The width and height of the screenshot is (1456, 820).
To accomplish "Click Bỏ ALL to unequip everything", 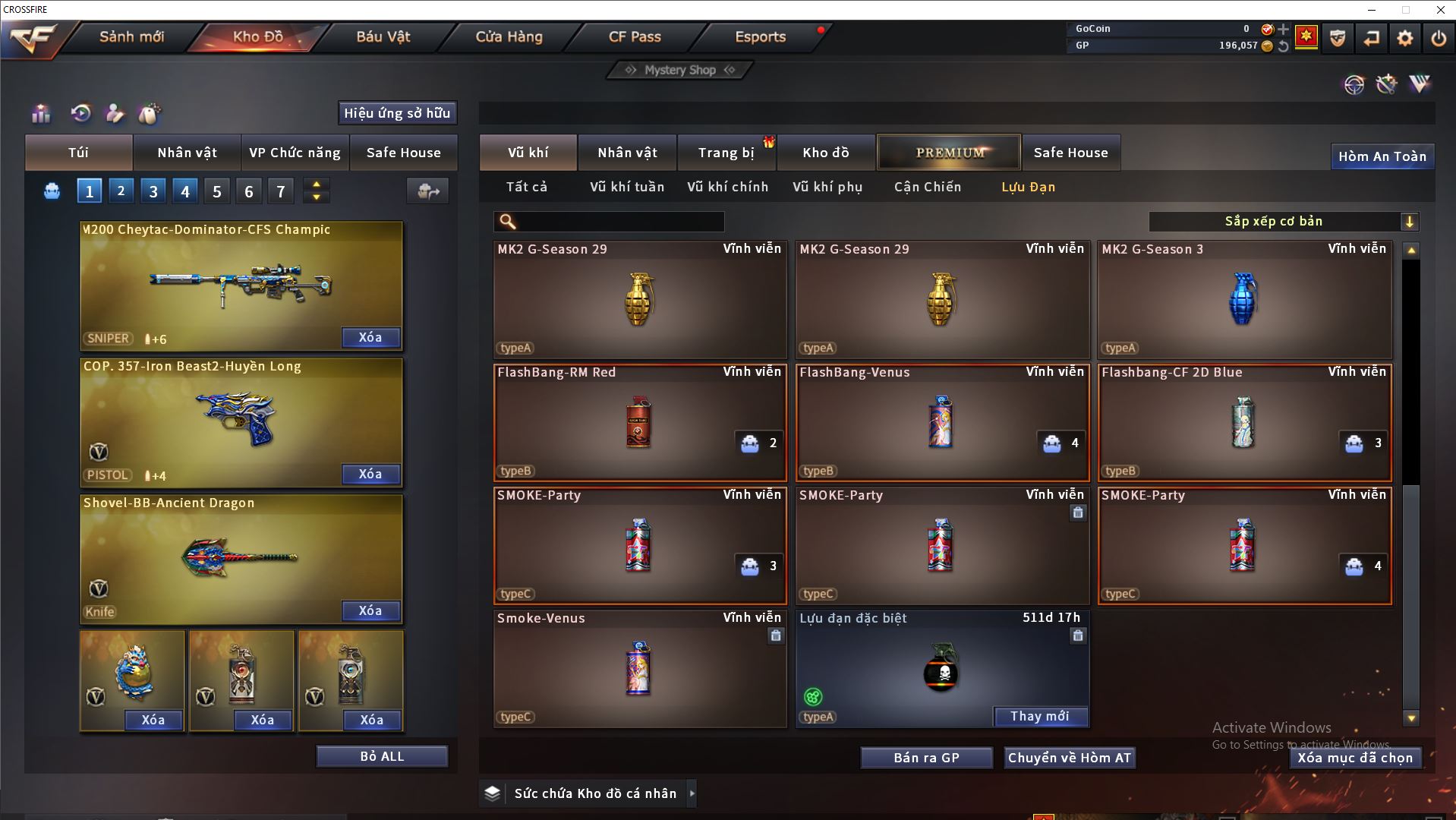I will [382, 756].
